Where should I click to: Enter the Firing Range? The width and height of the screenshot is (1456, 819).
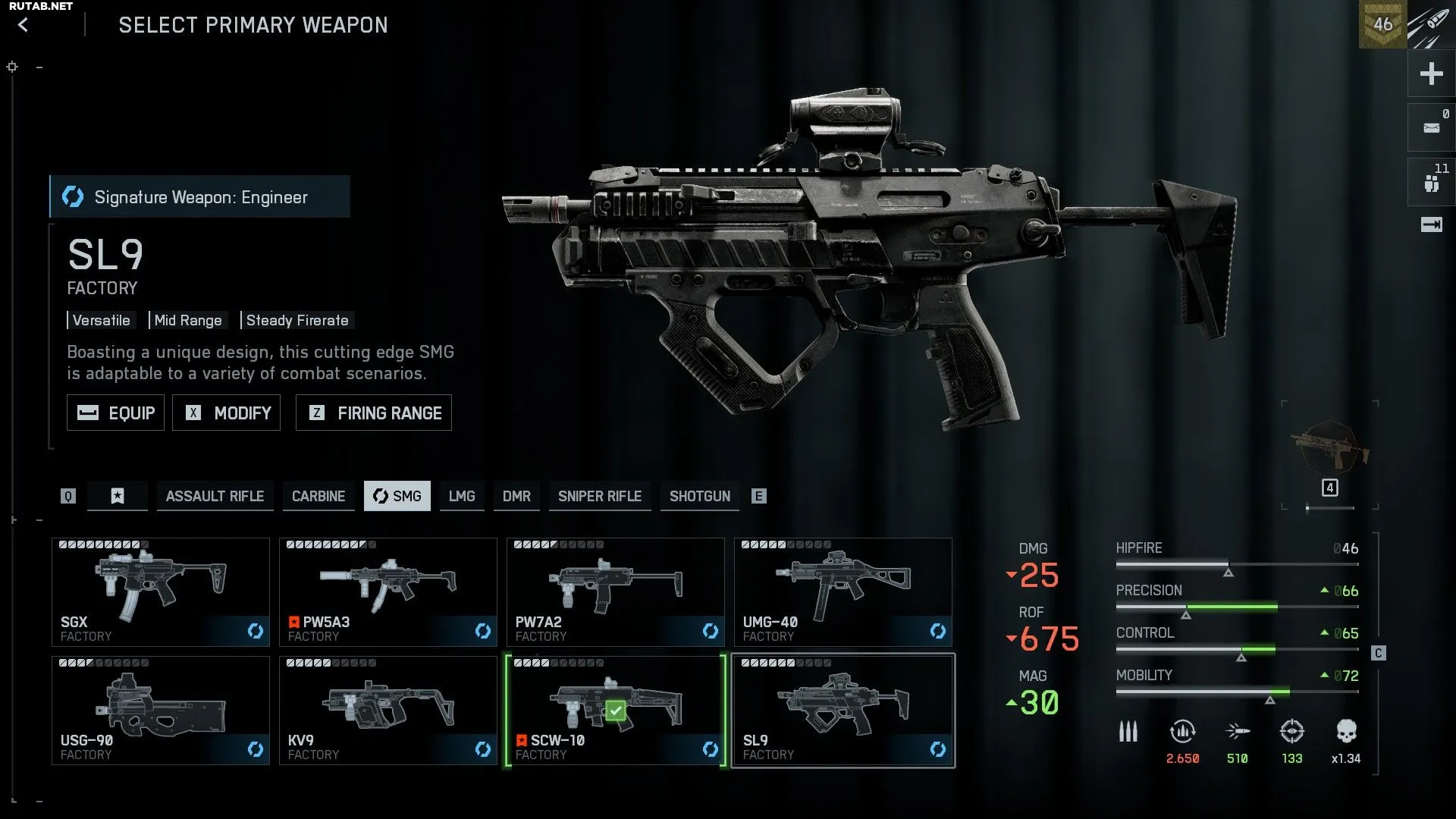click(x=374, y=413)
